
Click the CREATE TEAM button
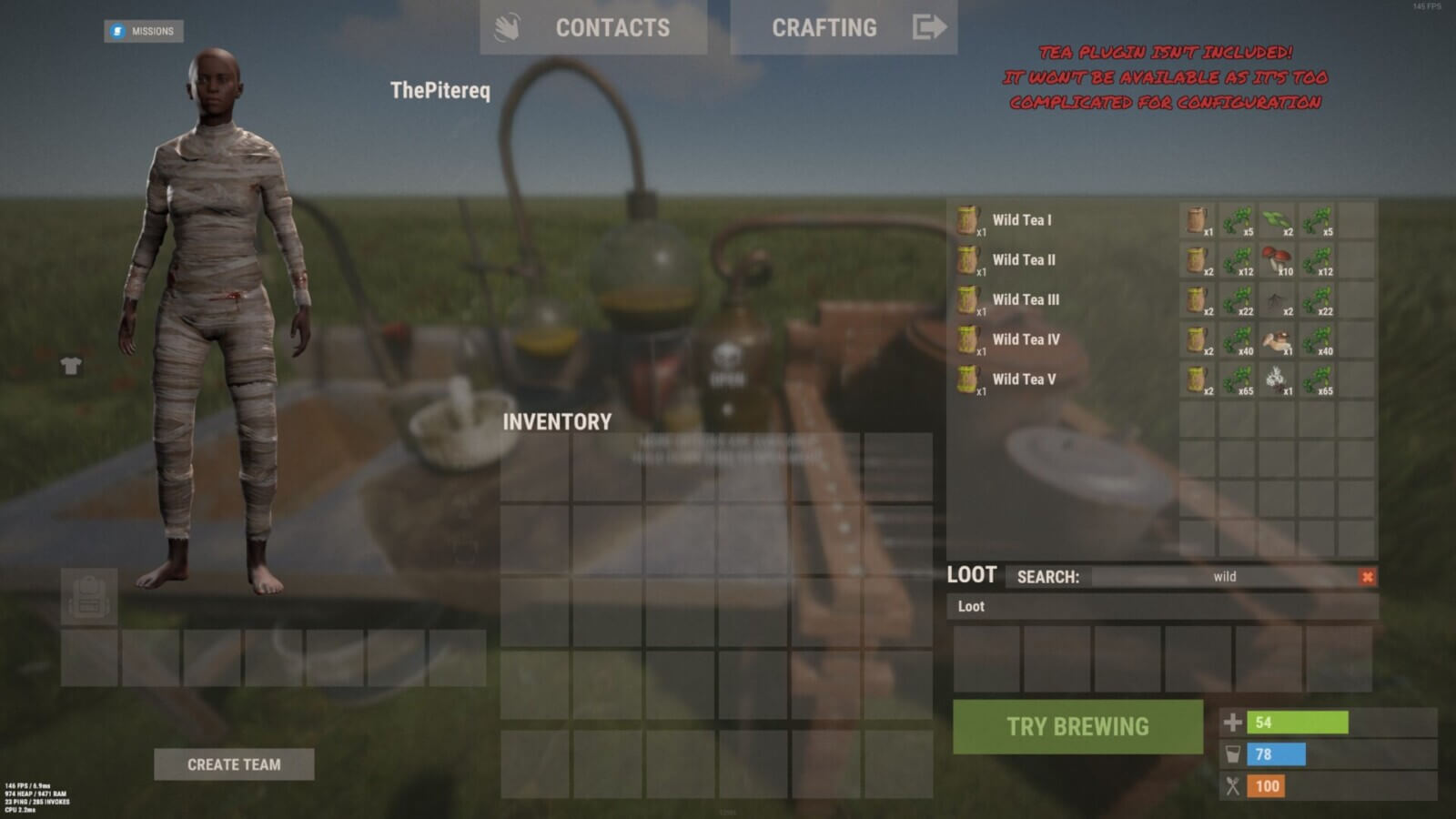pos(236,764)
